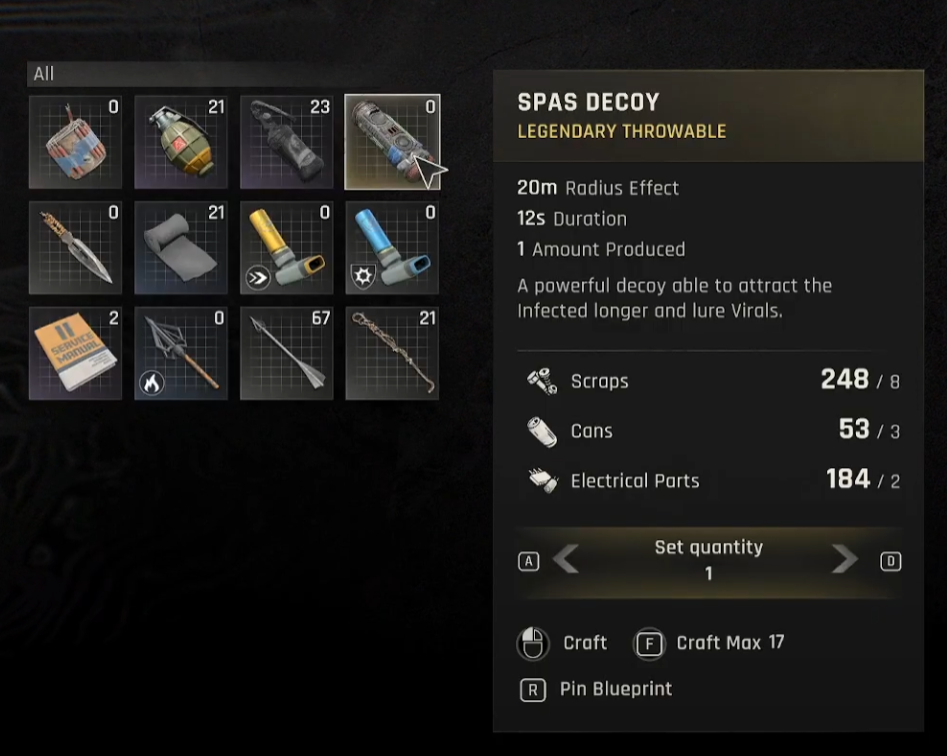947x756 pixels.
Task: Select the SPAS Decoy blueprint slot
Action: click(x=392, y=142)
